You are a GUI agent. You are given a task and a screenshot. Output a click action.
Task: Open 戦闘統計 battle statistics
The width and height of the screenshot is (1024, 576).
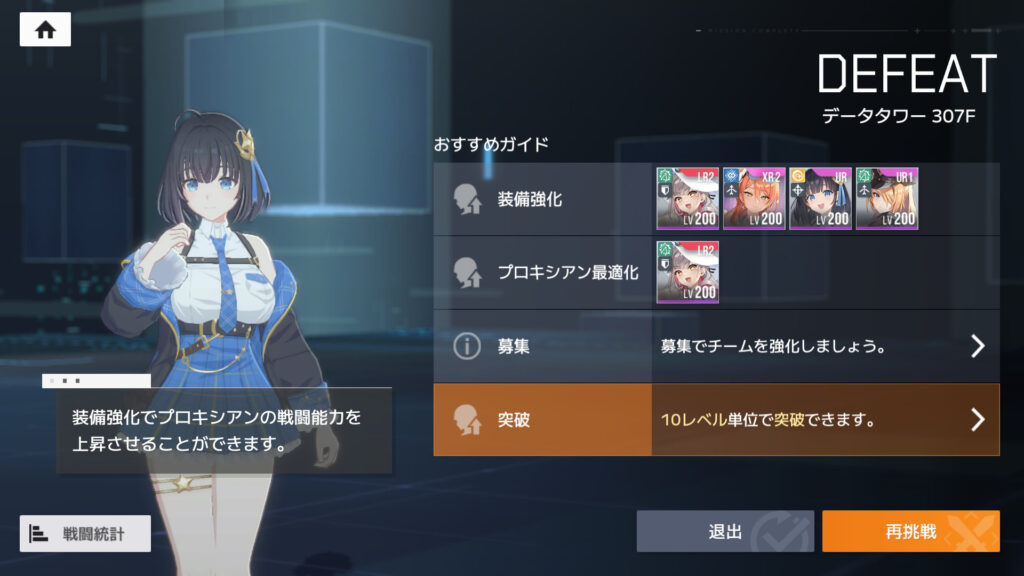[85, 534]
